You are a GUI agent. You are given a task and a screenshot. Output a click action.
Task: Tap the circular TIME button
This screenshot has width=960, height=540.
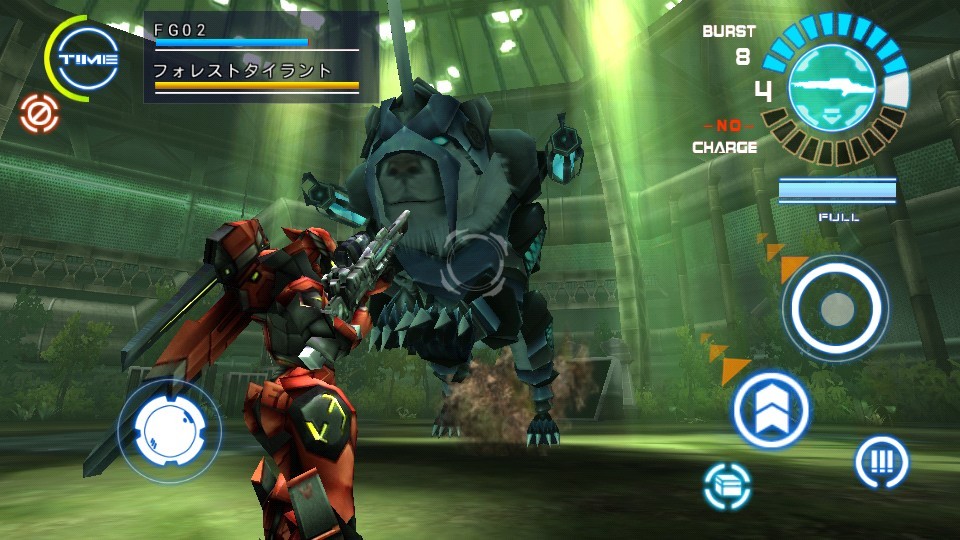click(88, 59)
